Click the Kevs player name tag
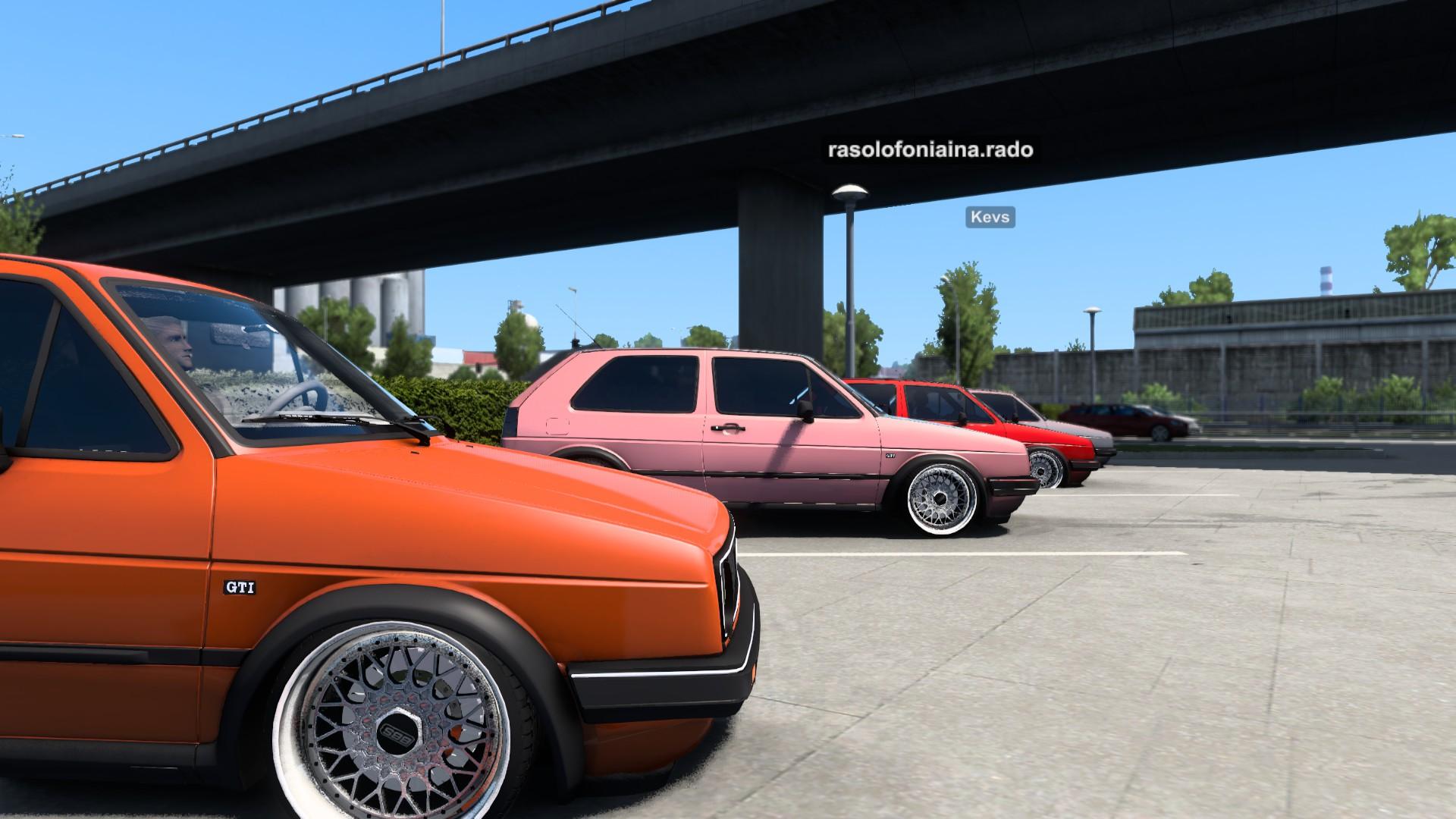Screen dimensions: 1456x819 (x=990, y=218)
